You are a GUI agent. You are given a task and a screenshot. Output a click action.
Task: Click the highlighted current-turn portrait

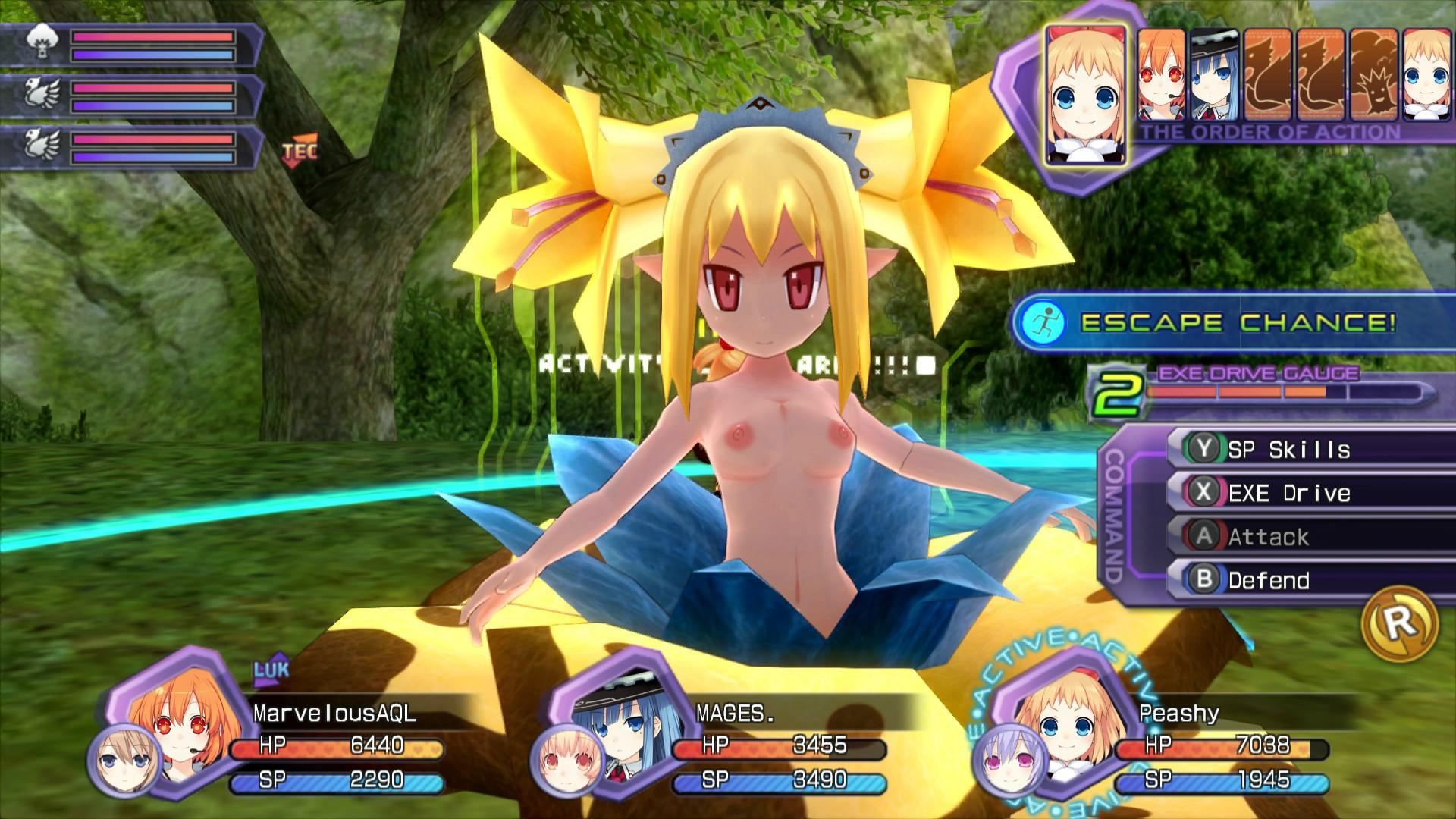pyautogui.click(x=1085, y=96)
